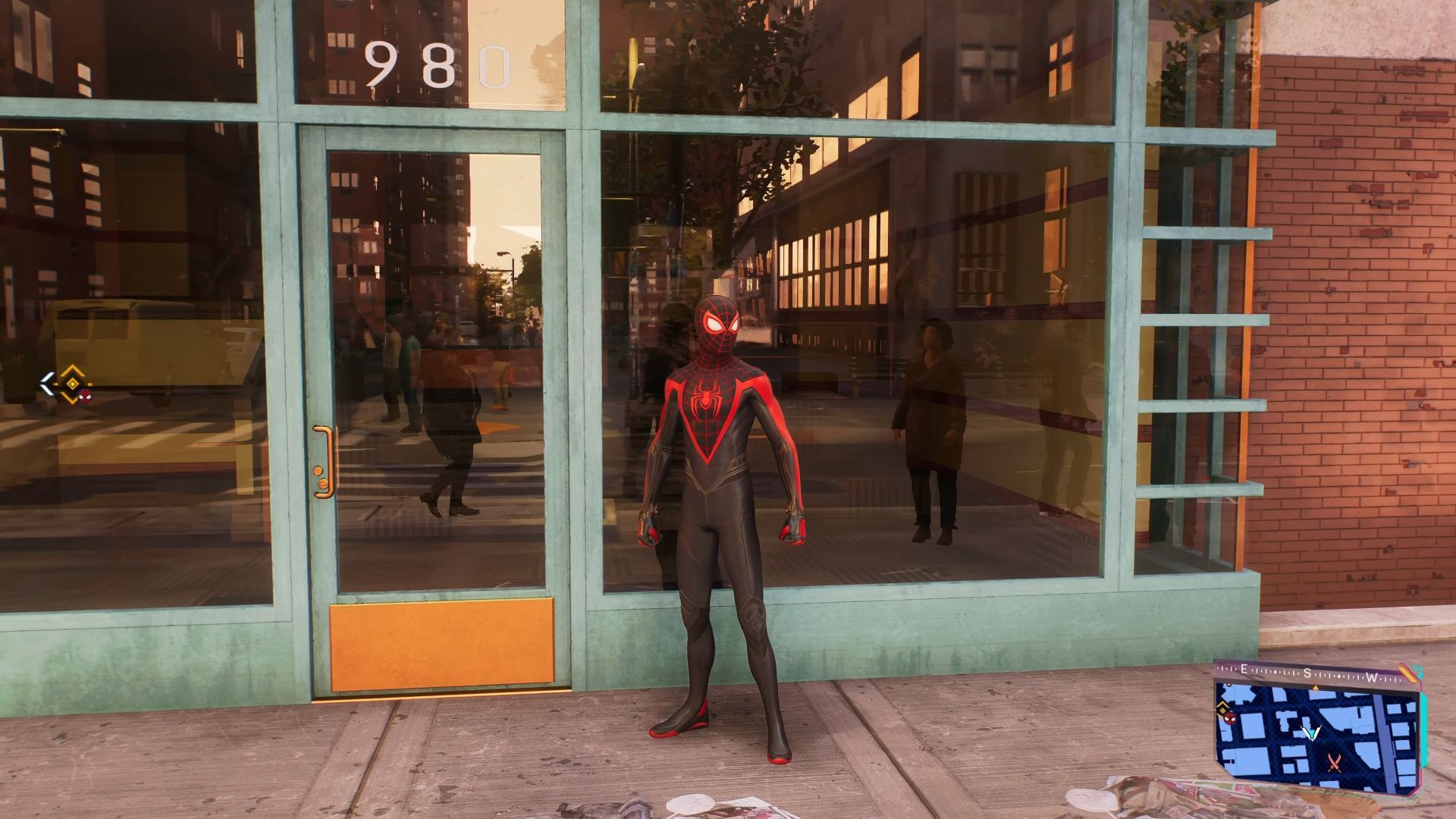This screenshot has width=1456, height=819.
Task: Select the yellow objective marker on the minimap
Action: coord(1223,711)
